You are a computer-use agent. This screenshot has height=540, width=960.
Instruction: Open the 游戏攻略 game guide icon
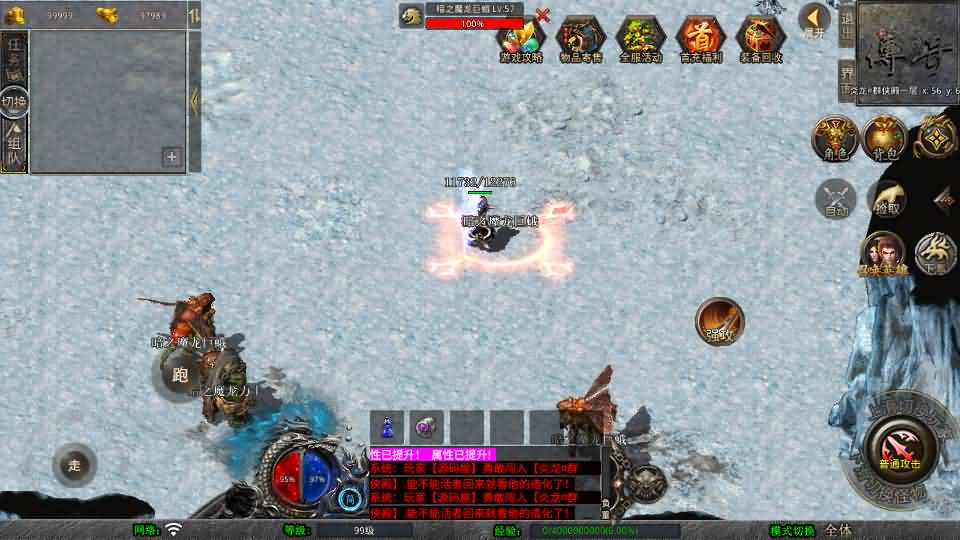coord(521,39)
